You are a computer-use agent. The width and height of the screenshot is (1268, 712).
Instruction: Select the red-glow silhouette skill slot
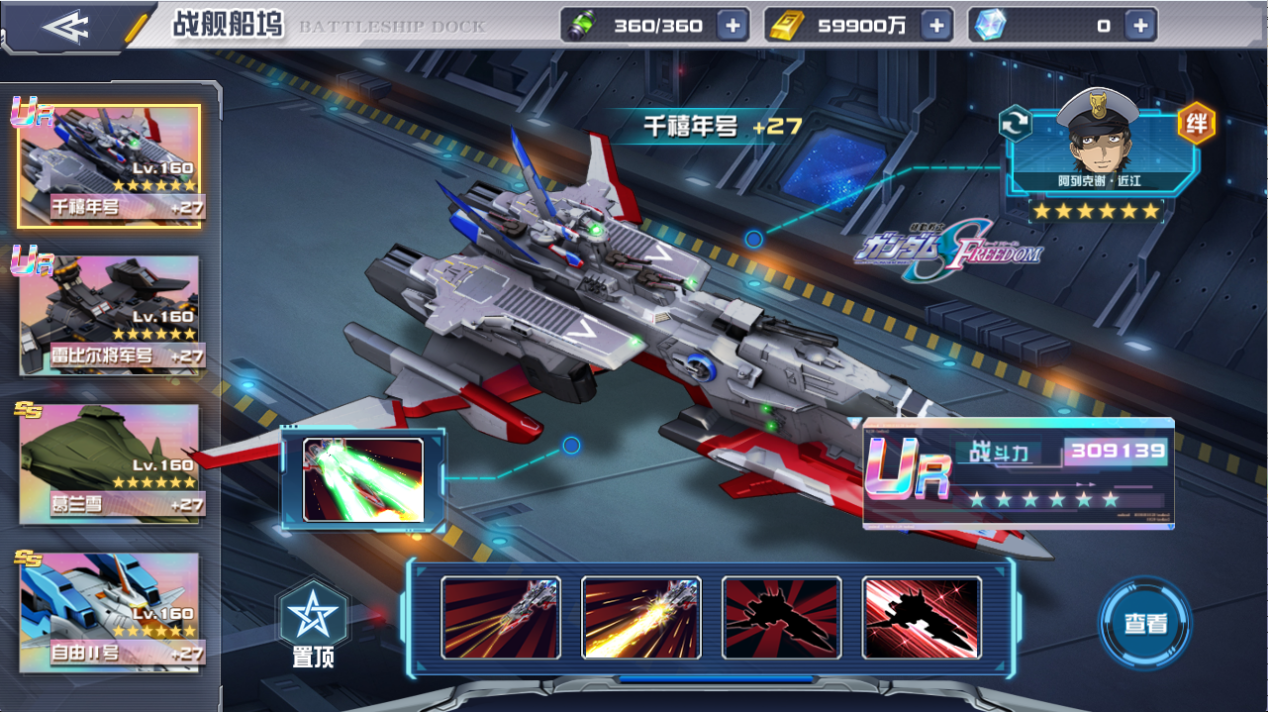pyautogui.click(x=921, y=617)
